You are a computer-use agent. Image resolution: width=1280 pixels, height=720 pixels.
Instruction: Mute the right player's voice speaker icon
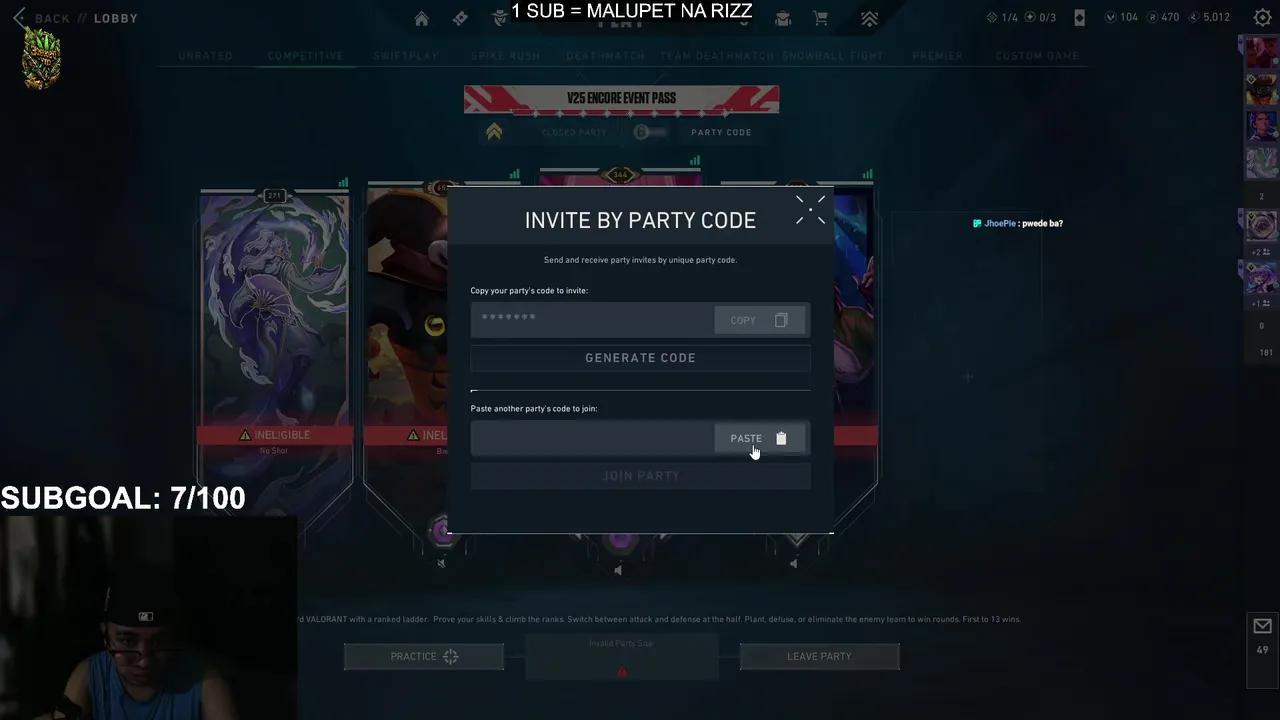793,563
